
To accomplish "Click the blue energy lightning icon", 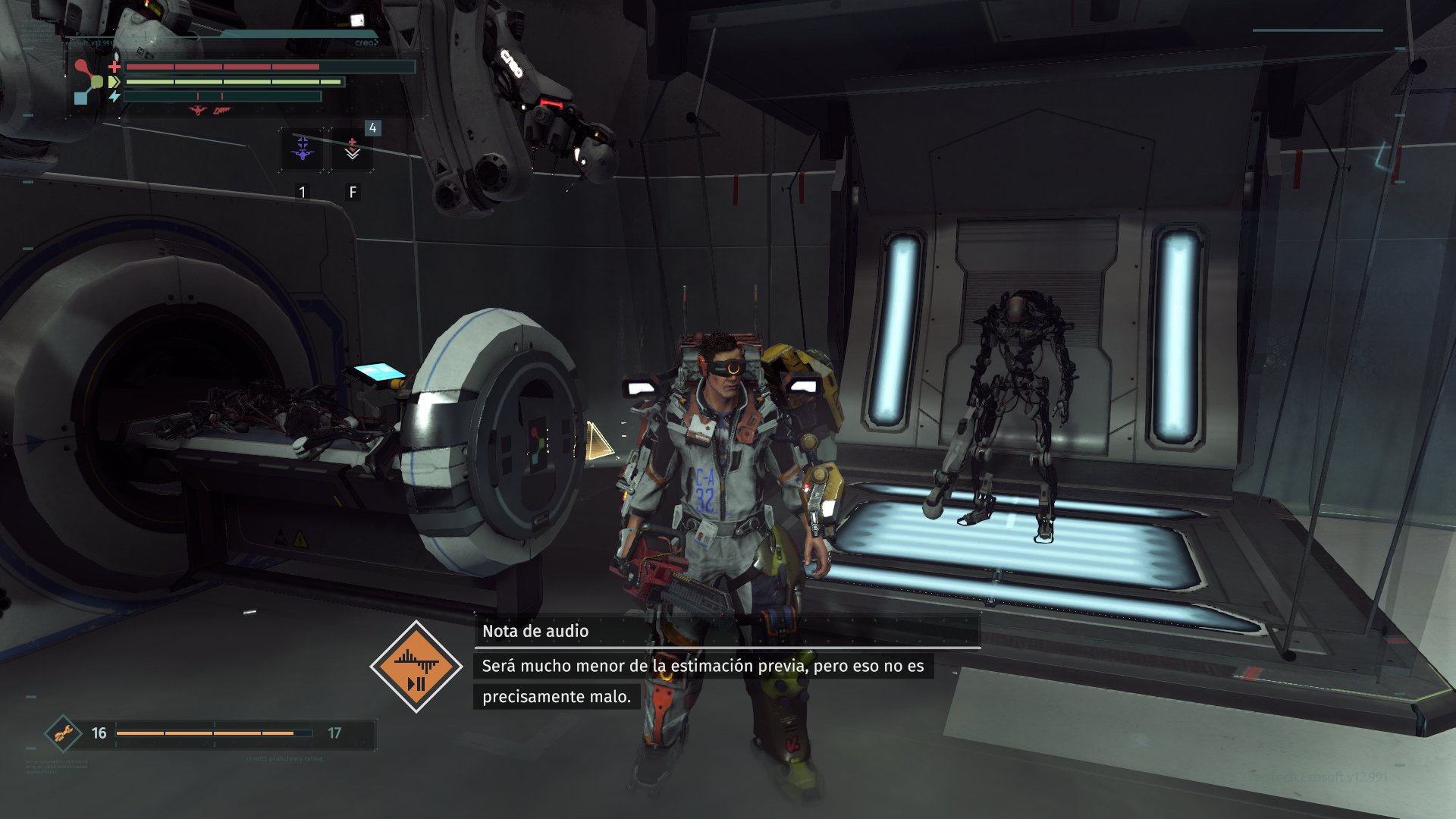I will pyautogui.click(x=114, y=96).
